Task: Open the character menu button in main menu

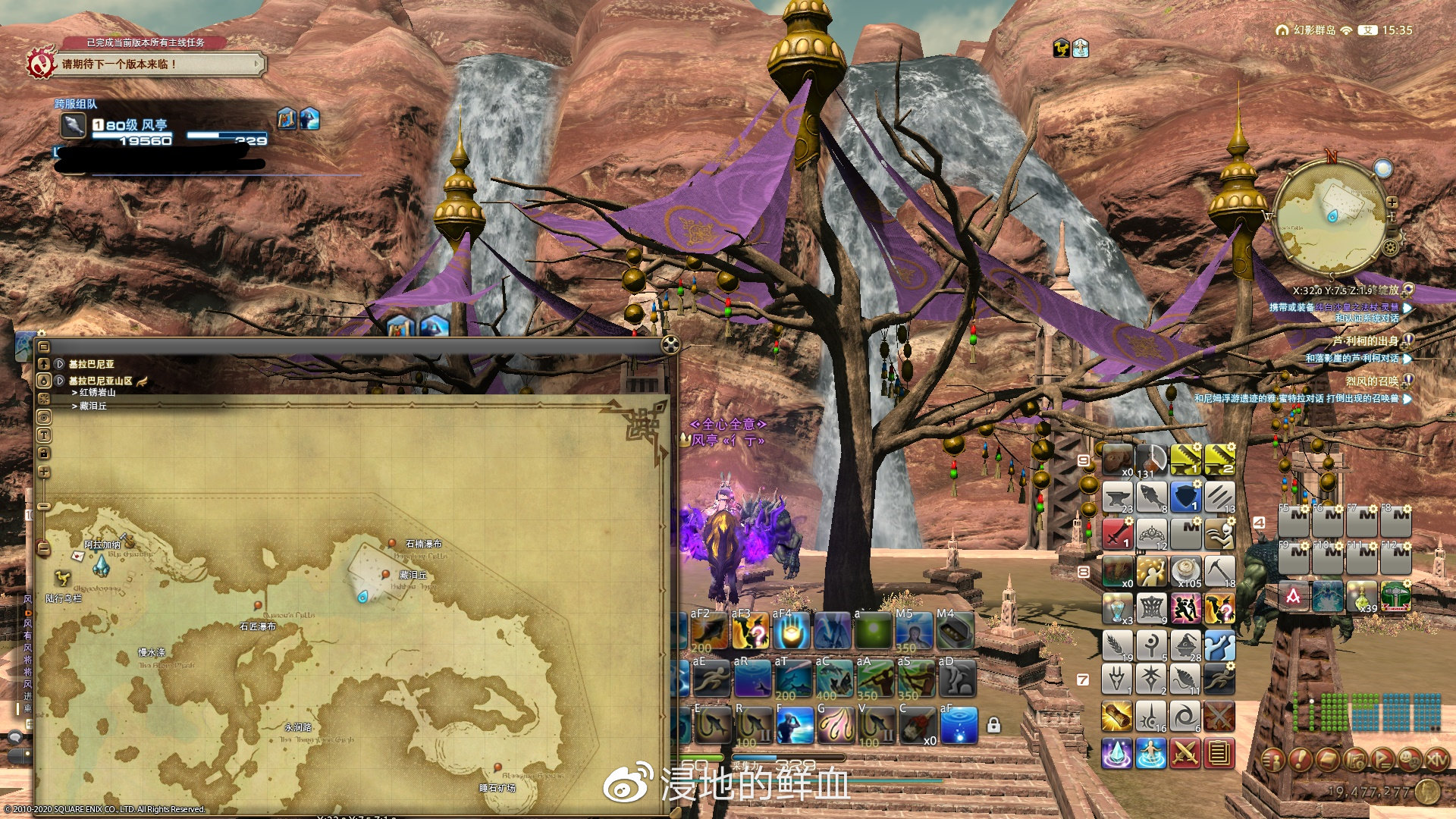Action: point(1274,758)
